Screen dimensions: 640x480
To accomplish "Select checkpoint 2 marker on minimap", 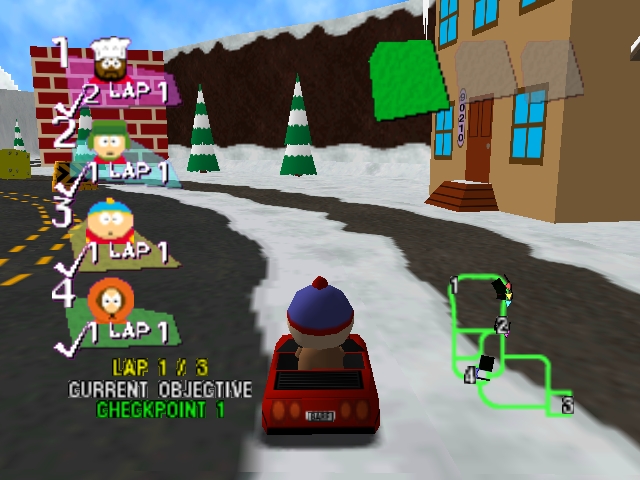I will (503, 326).
